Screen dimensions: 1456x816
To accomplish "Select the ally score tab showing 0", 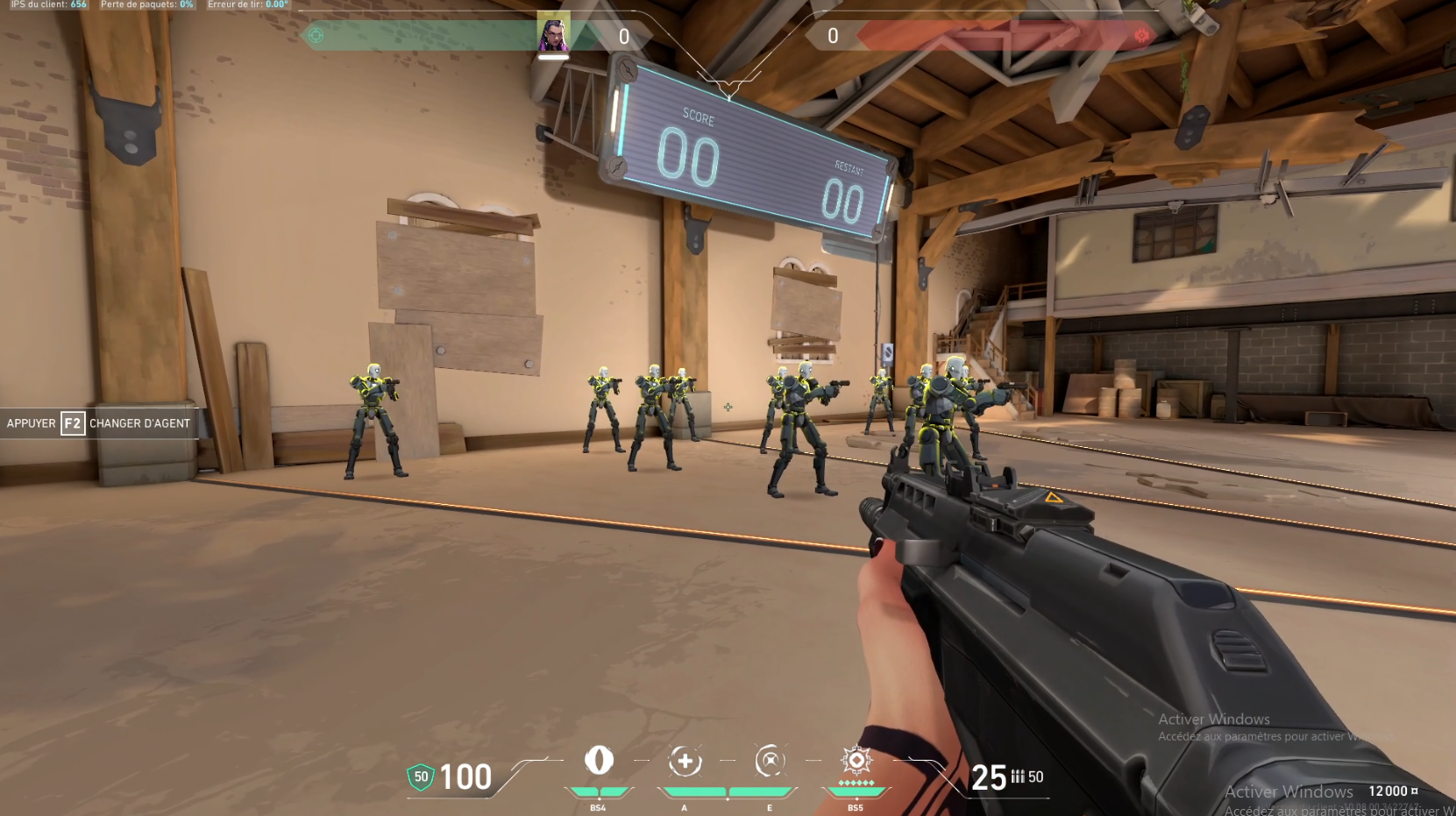I will tap(624, 36).
